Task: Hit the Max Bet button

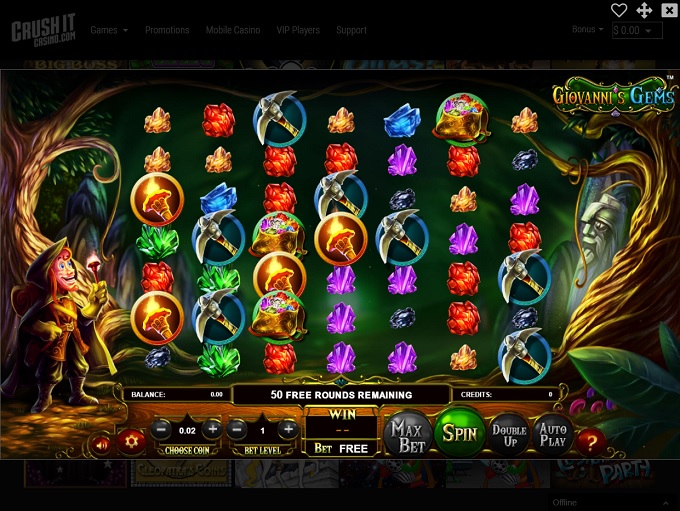Action: [407, 433]
